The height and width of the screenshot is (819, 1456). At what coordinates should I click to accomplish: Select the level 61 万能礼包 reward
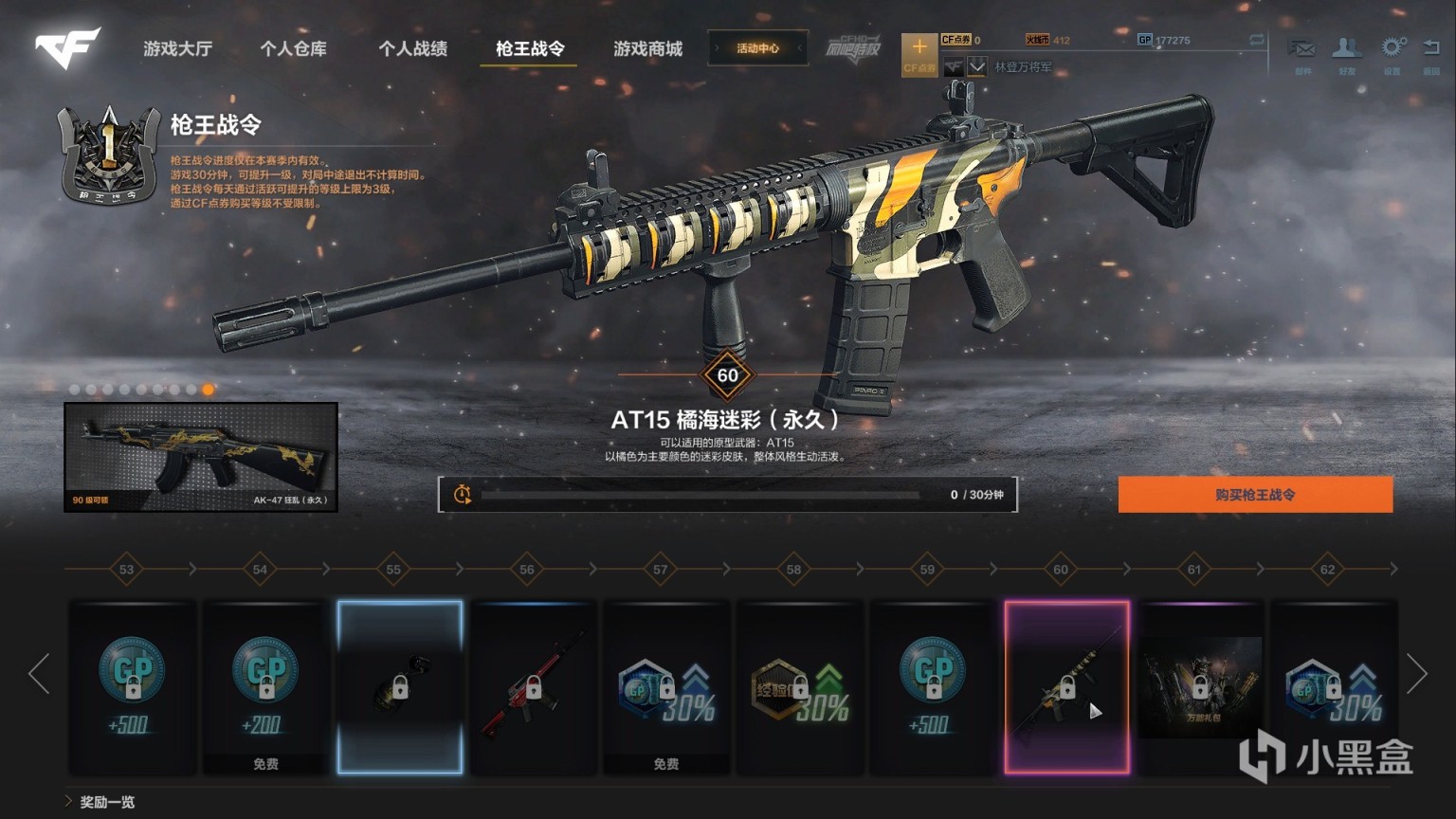(x=1200, y=686)
